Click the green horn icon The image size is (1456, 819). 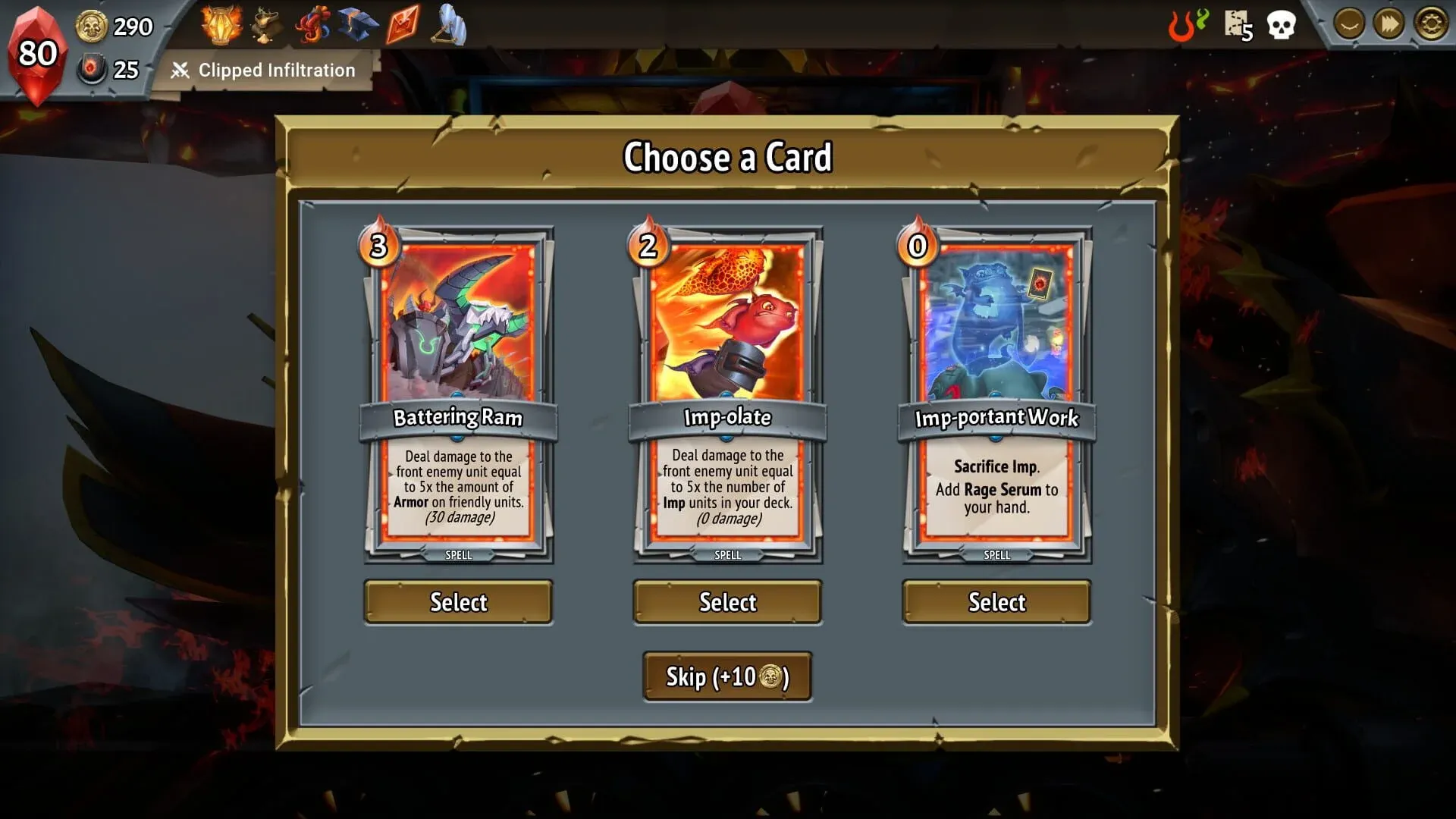point(1203,21)
